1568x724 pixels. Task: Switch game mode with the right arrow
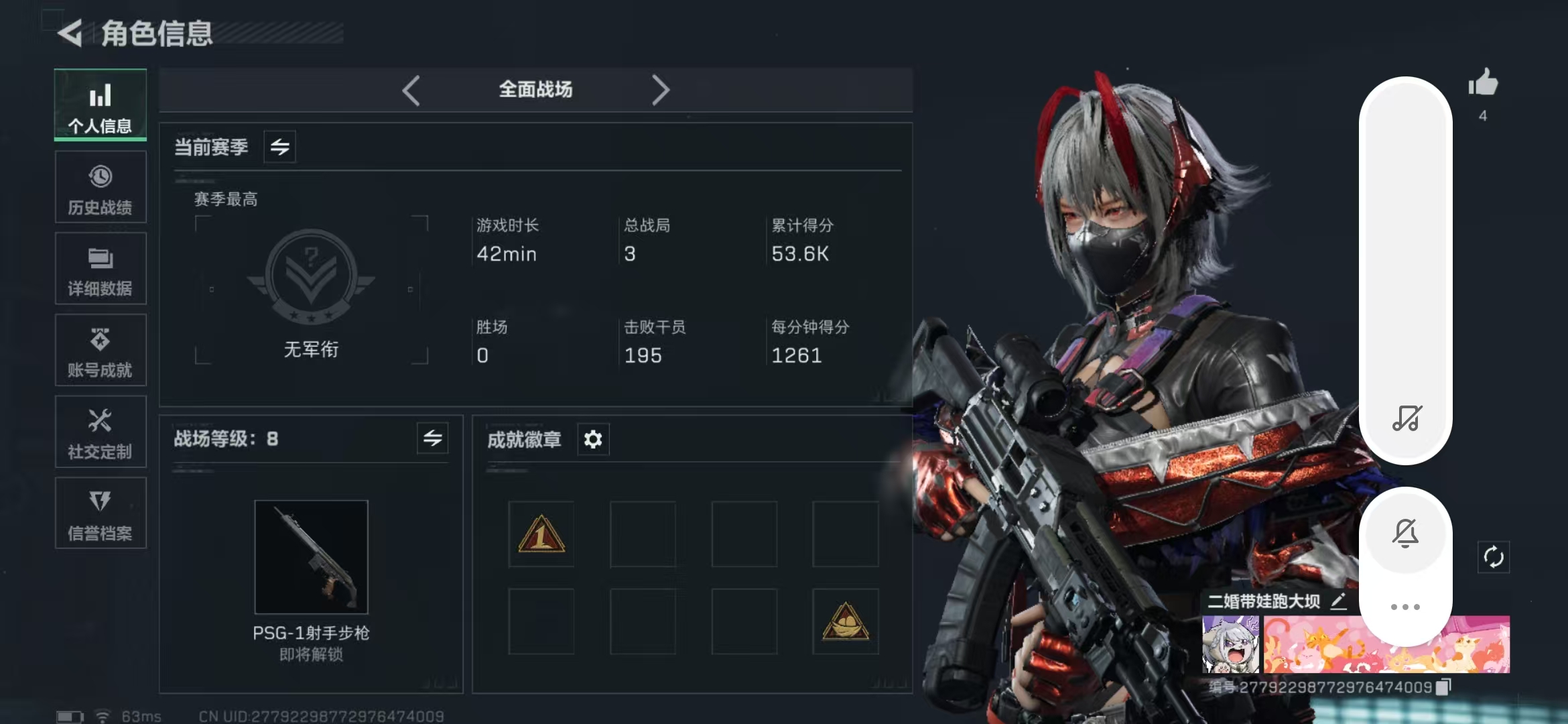click(661, 90)
